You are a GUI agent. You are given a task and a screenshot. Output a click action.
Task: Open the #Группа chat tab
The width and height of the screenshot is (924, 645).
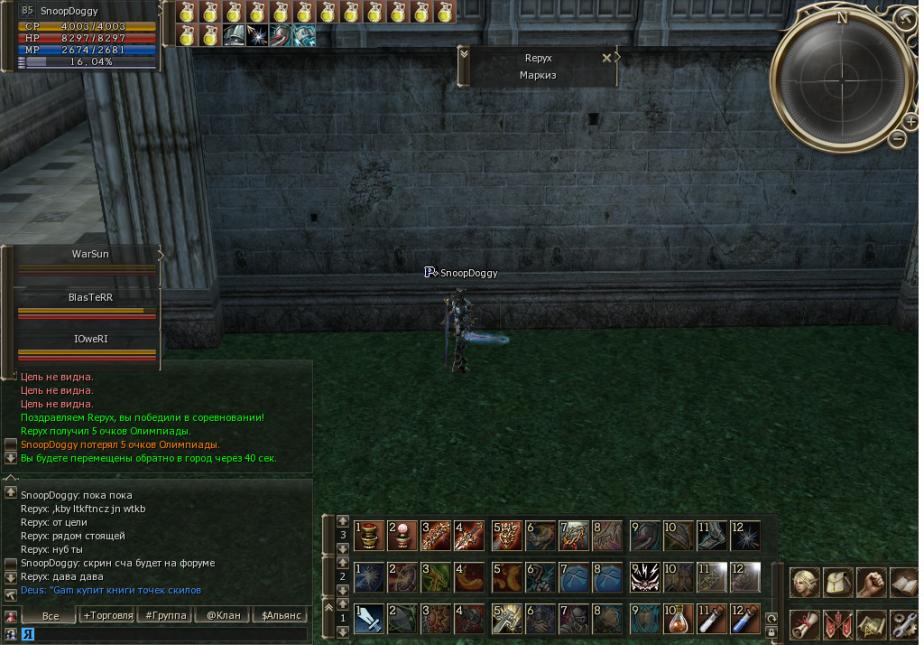click(x=165, y=615)
